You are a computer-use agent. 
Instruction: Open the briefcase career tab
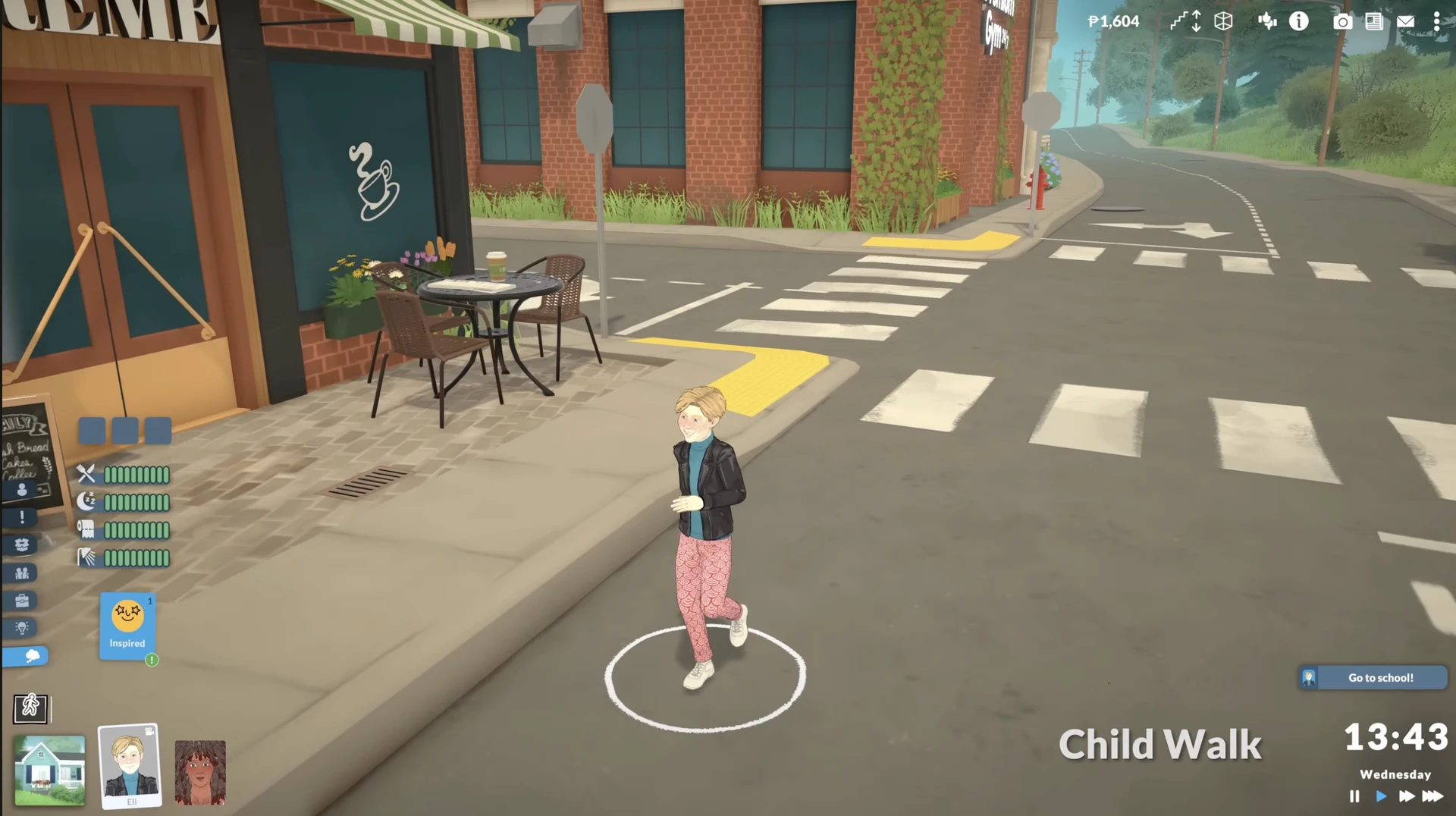coord(22,601)
